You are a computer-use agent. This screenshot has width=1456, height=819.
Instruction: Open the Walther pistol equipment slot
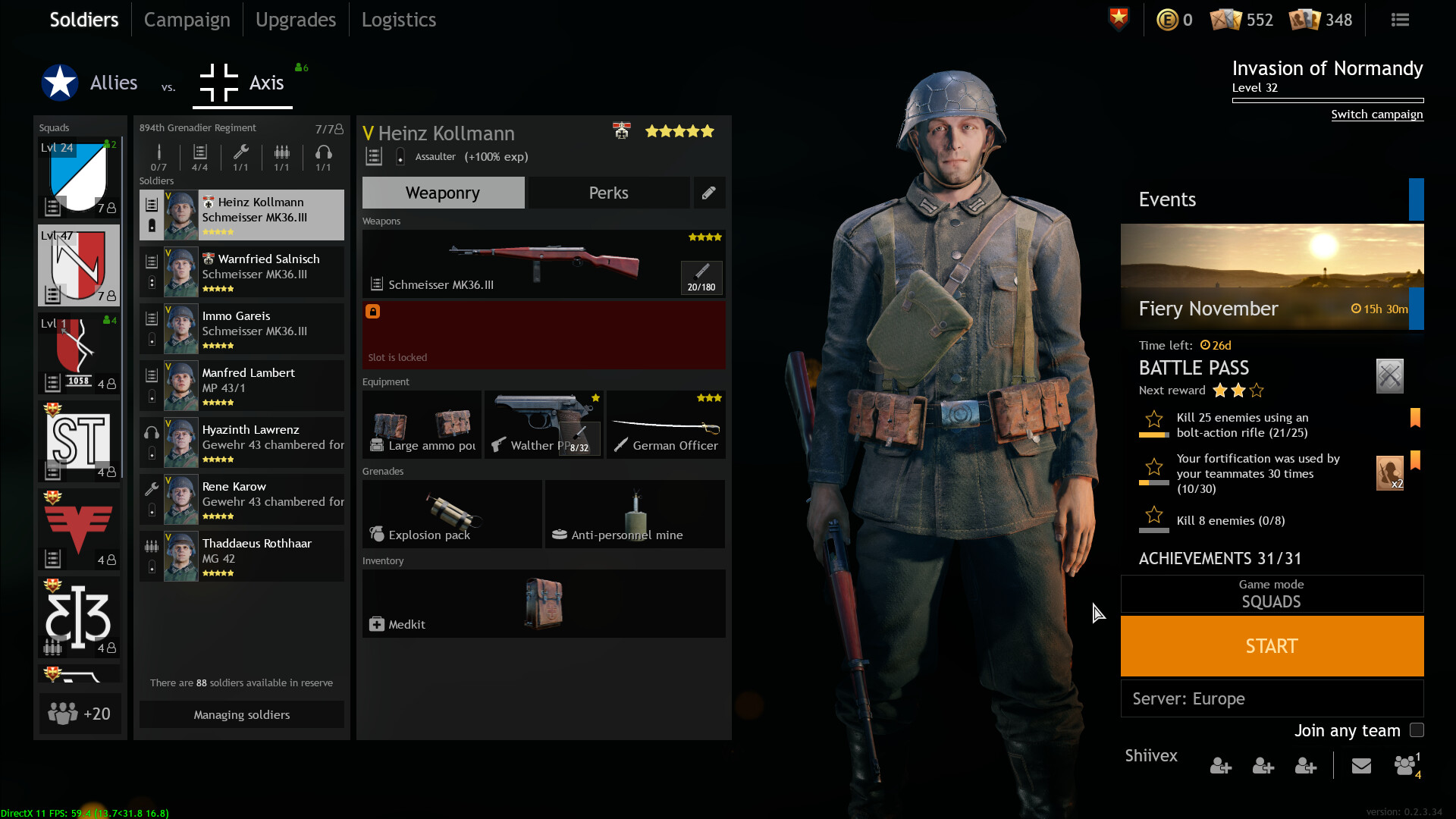pos(543,425)
